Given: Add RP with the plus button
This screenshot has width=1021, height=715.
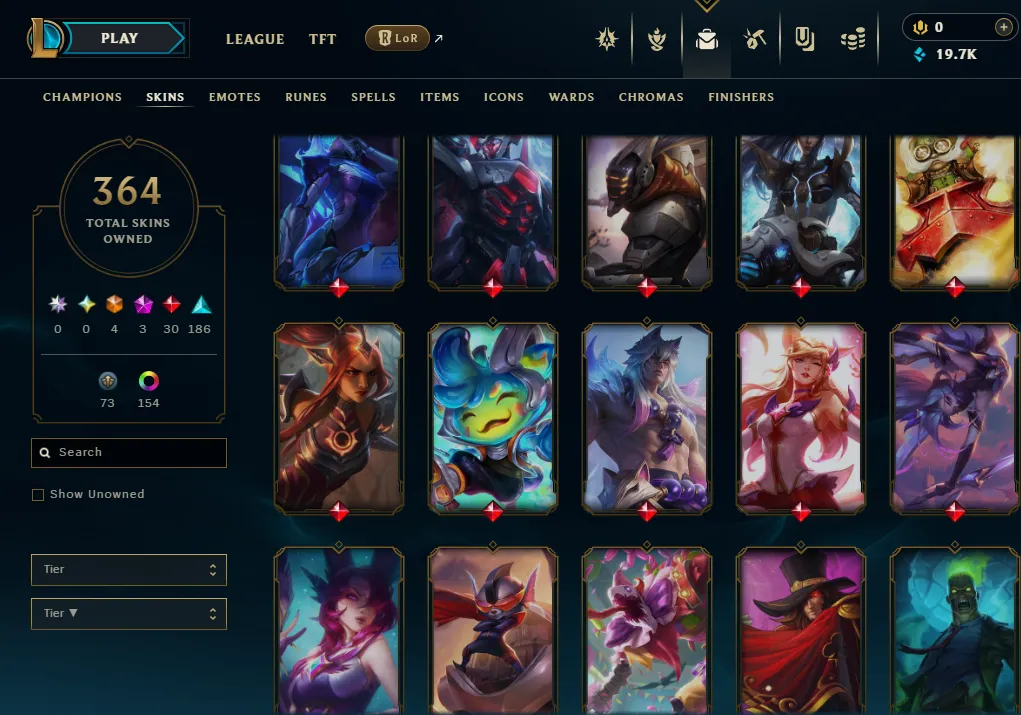Looking at the screenshot, I should coord(1003,27).
